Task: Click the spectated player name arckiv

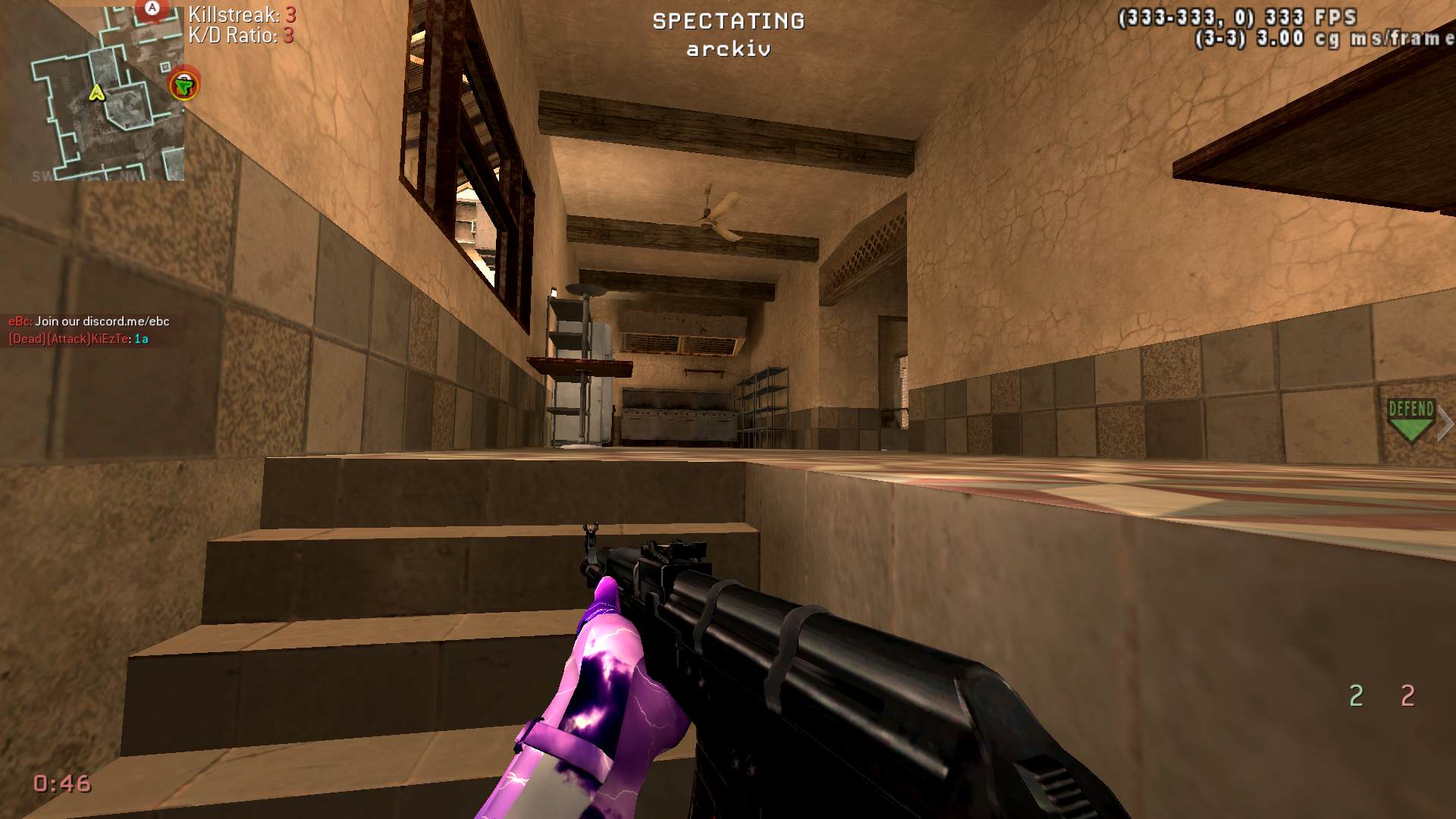Action: [728, 50]
